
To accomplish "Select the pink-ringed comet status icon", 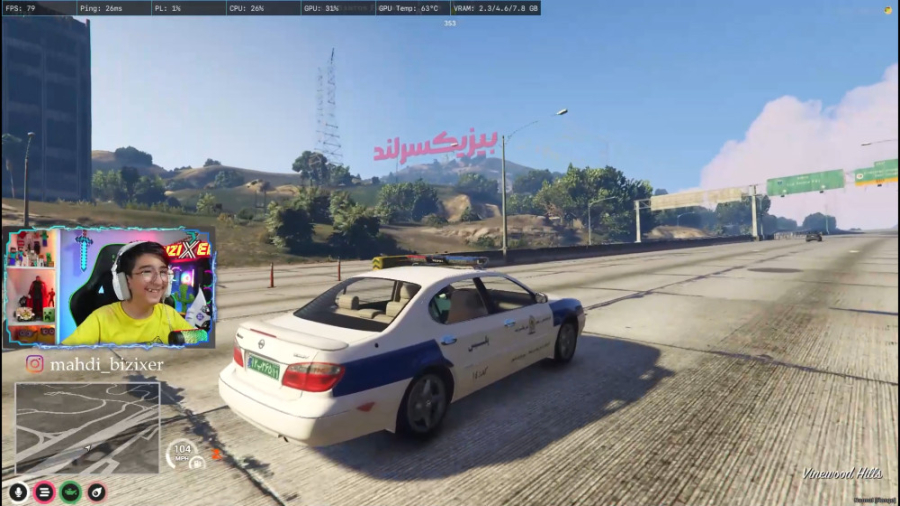I will click(96, 492).
